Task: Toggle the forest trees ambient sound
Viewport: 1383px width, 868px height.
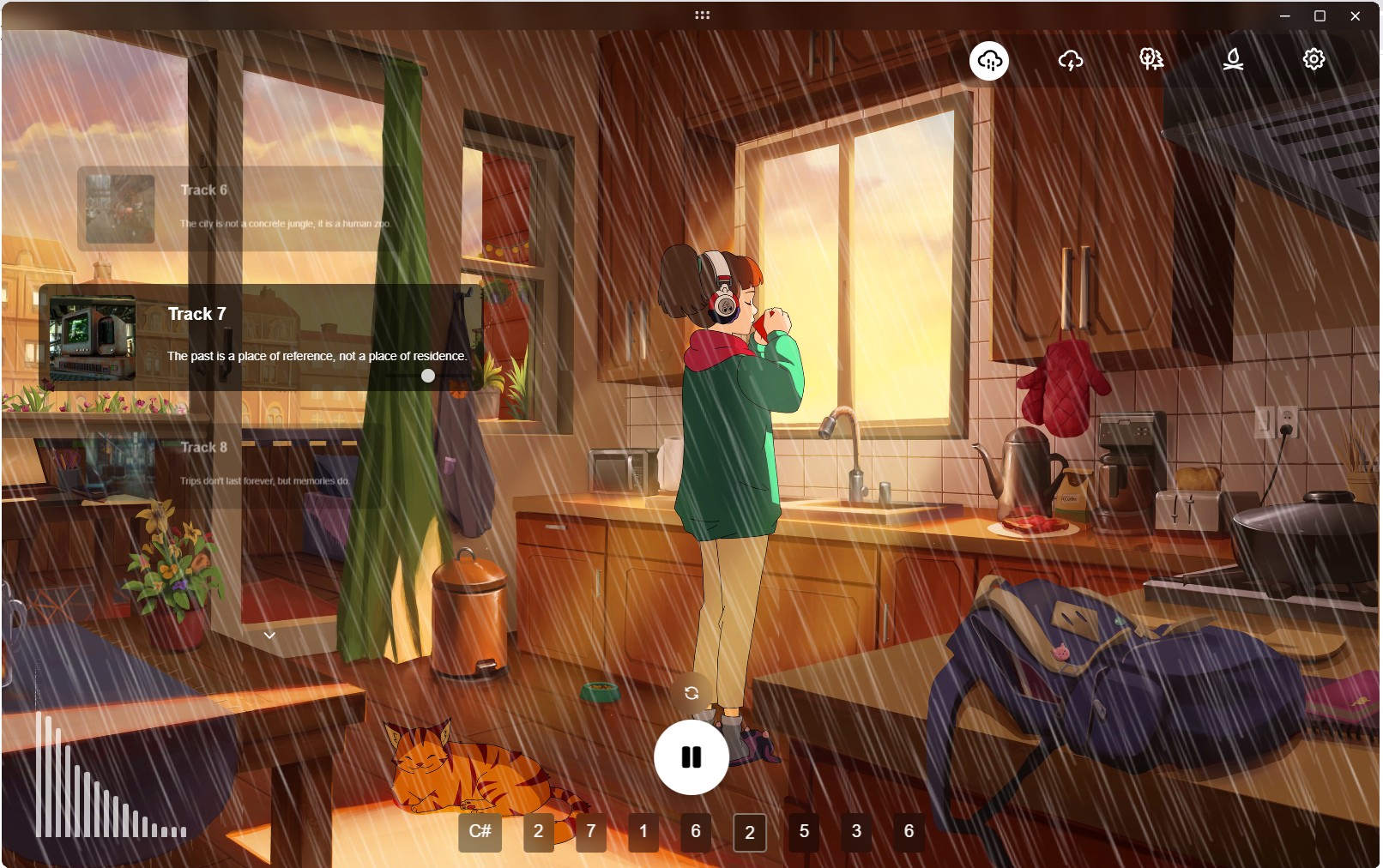Action: click(1151, 59)
